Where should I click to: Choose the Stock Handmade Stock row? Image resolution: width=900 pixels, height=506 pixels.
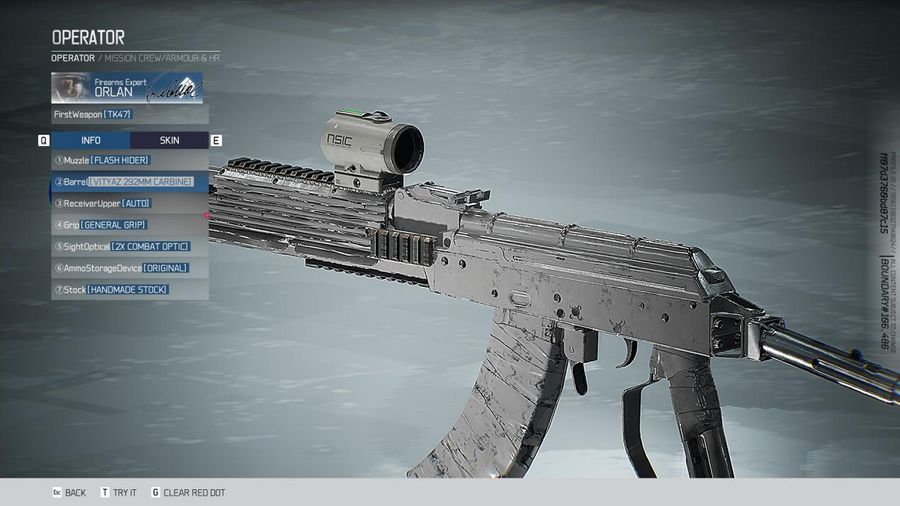coord(130,289)
